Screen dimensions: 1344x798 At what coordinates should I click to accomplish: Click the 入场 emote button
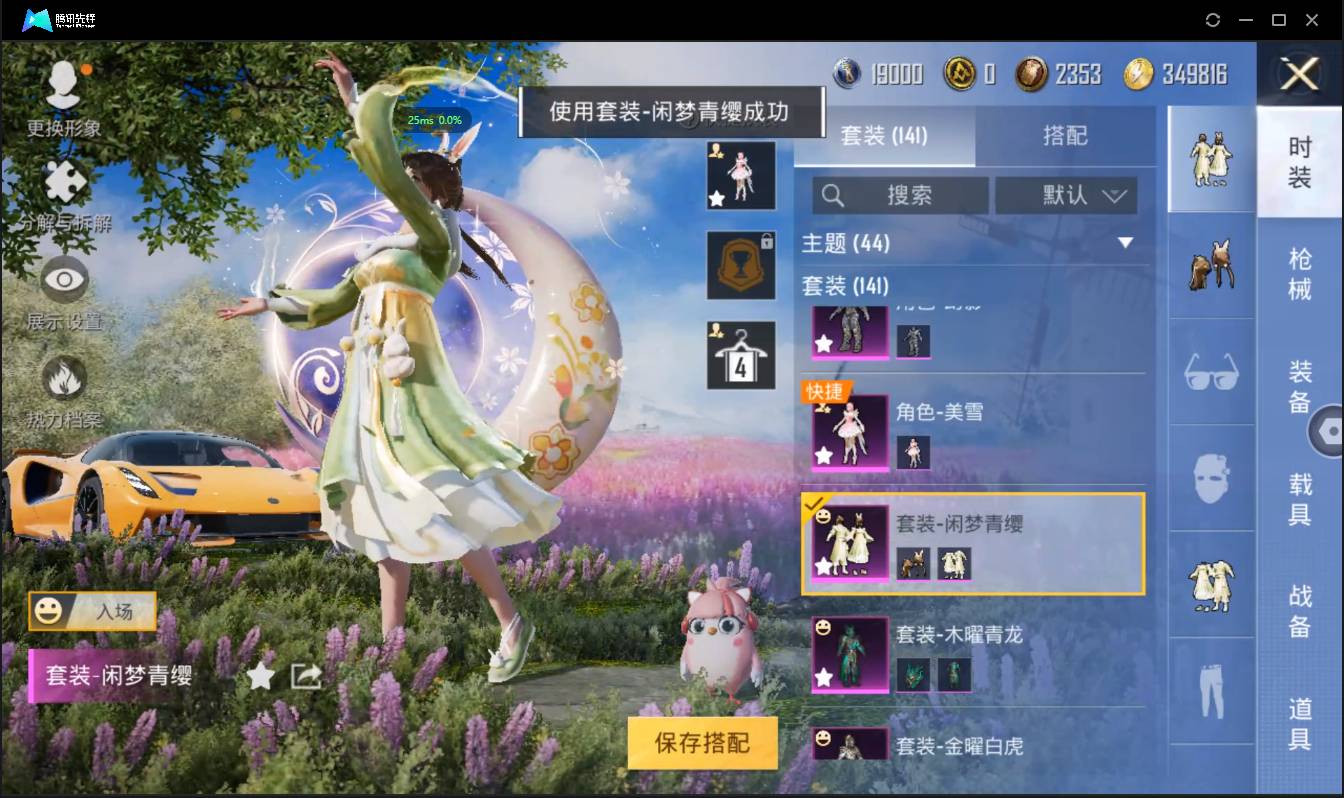pos(91,612)
